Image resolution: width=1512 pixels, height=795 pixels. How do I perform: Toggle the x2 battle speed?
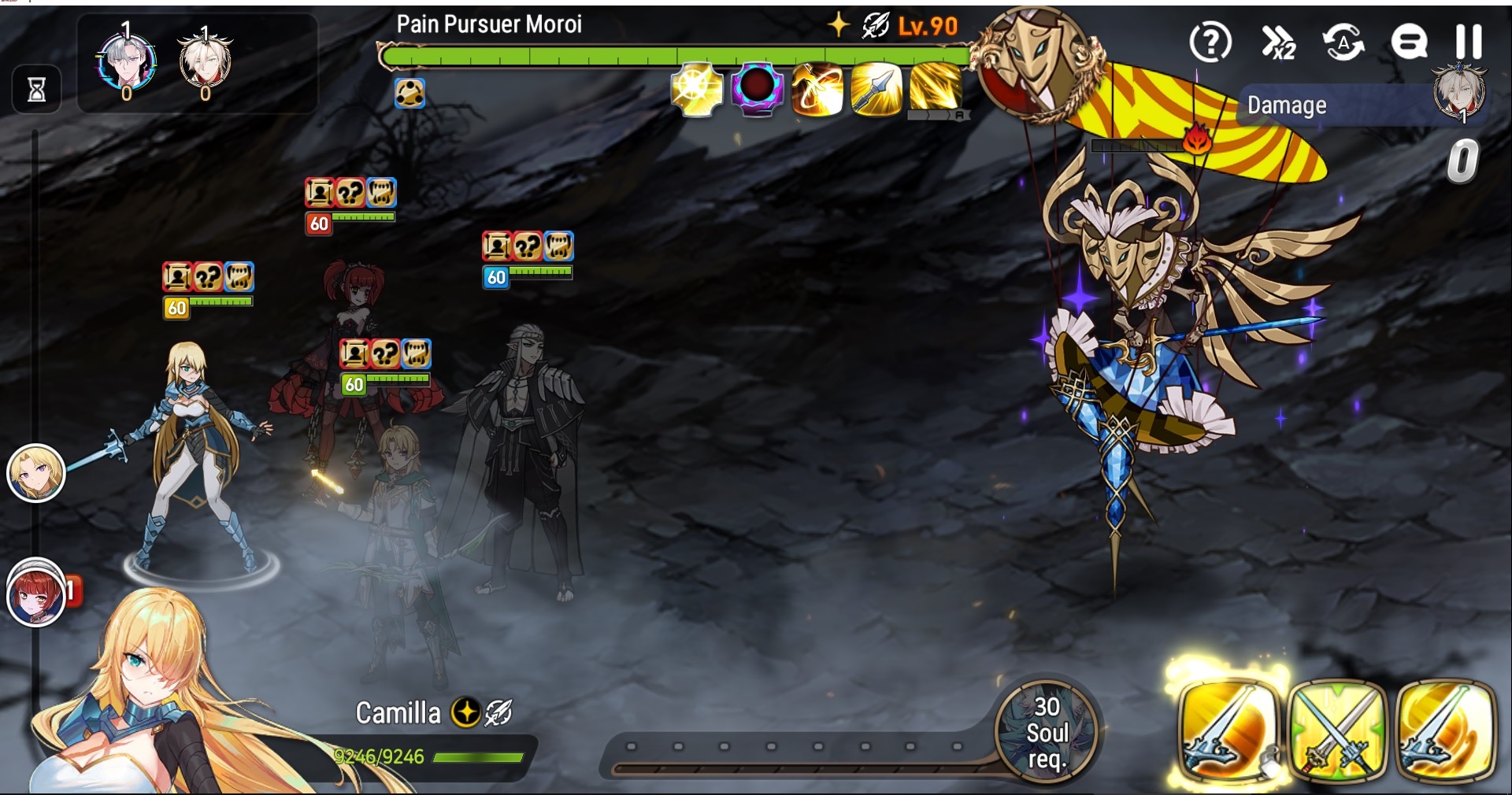[x=1277, y=42]
